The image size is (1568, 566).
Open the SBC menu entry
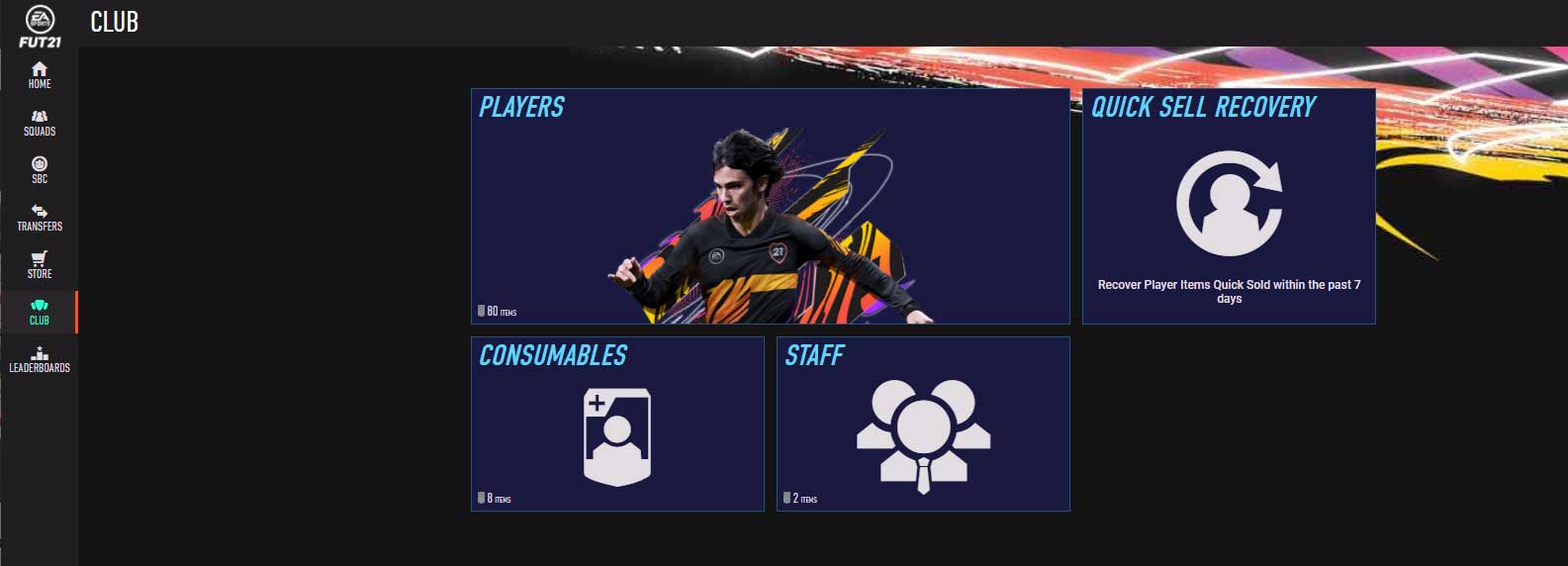(39, 169)
